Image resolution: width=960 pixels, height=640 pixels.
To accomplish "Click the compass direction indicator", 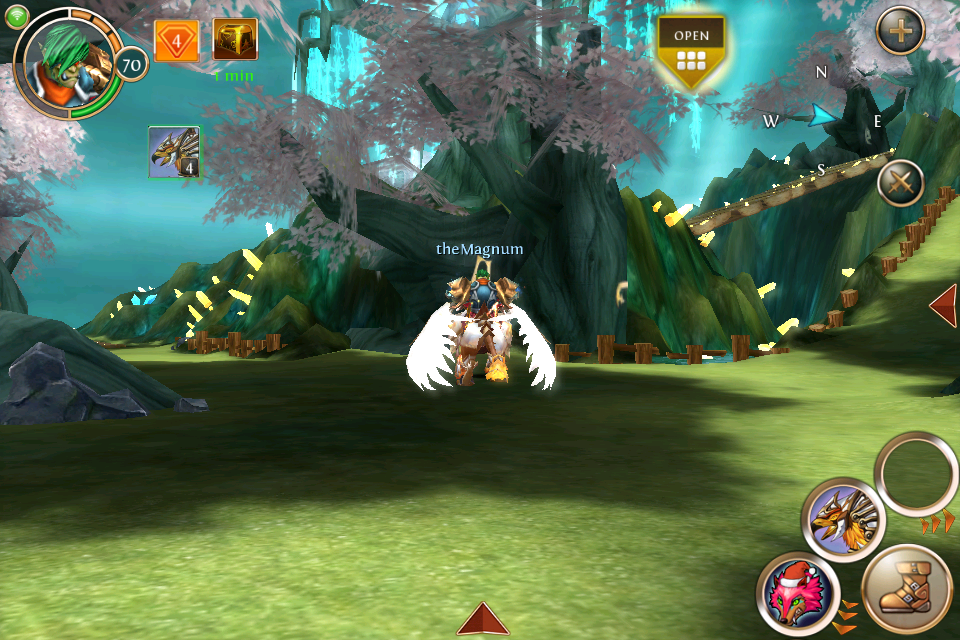I will coord(824,116).
